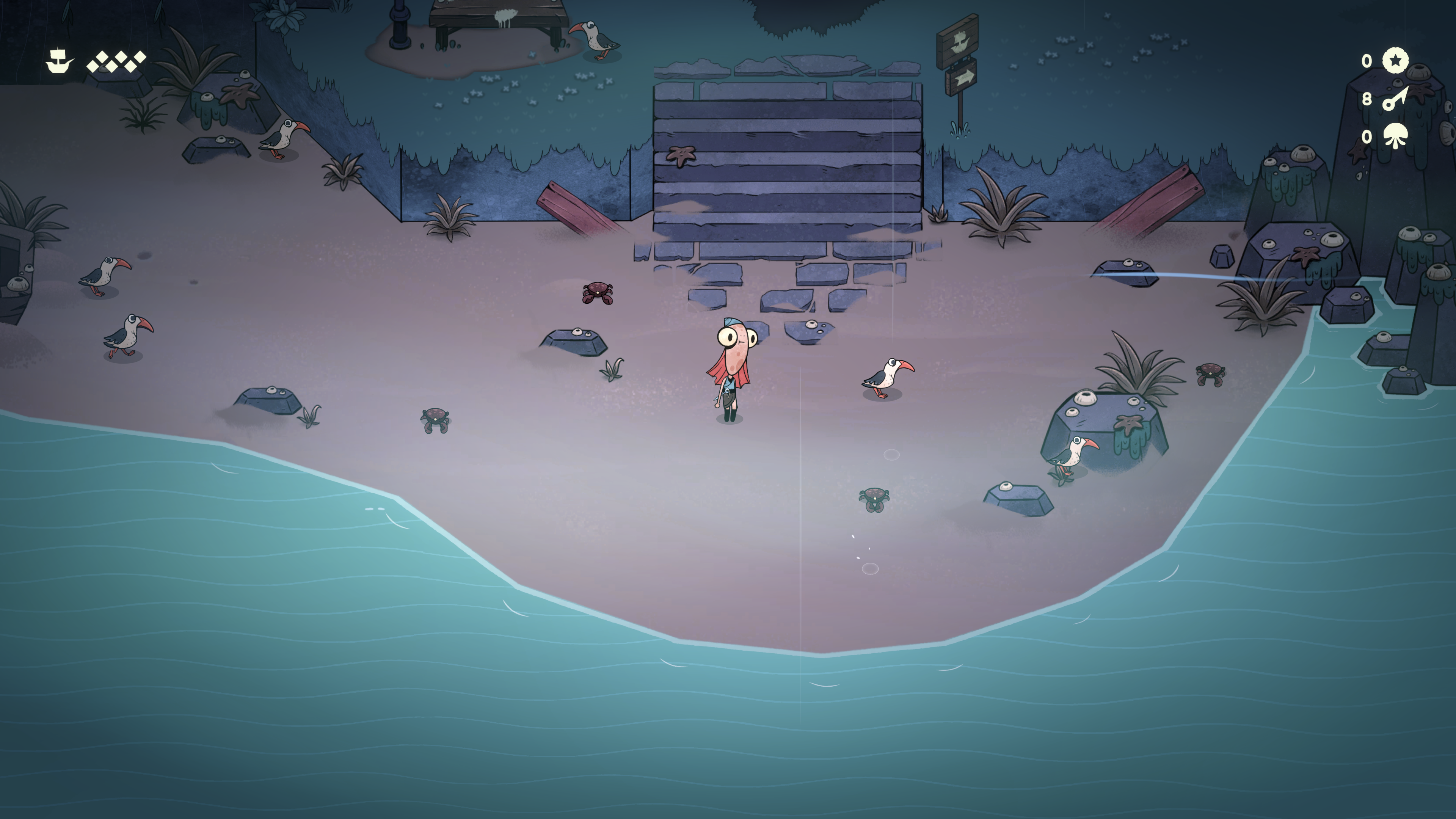Screen dimensions: 1456x819
Task: Click the key counter icon
Action: coord(1395,99)
